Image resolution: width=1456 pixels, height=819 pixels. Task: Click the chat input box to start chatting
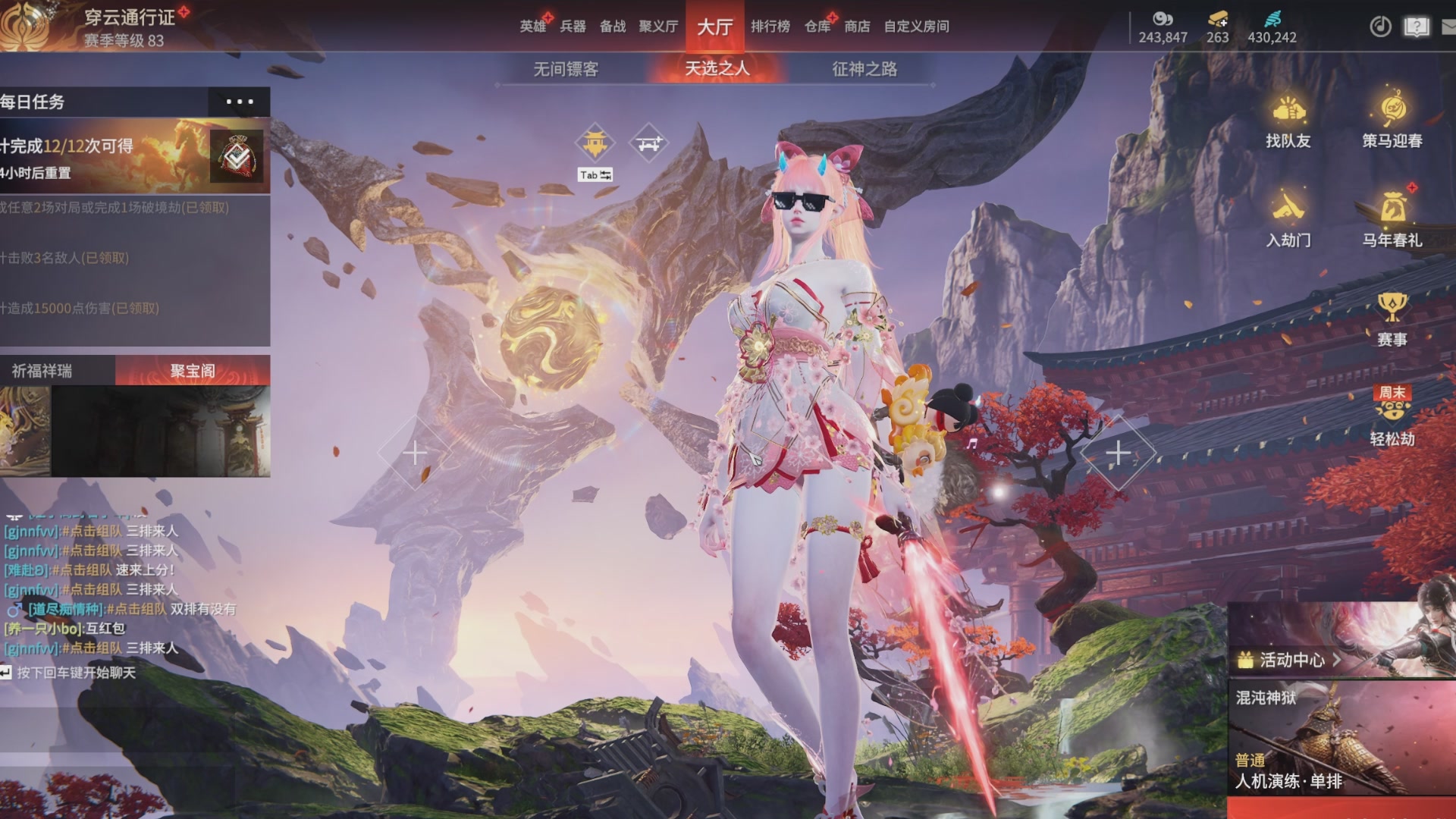pyautogui.click(x=76, y=673)
